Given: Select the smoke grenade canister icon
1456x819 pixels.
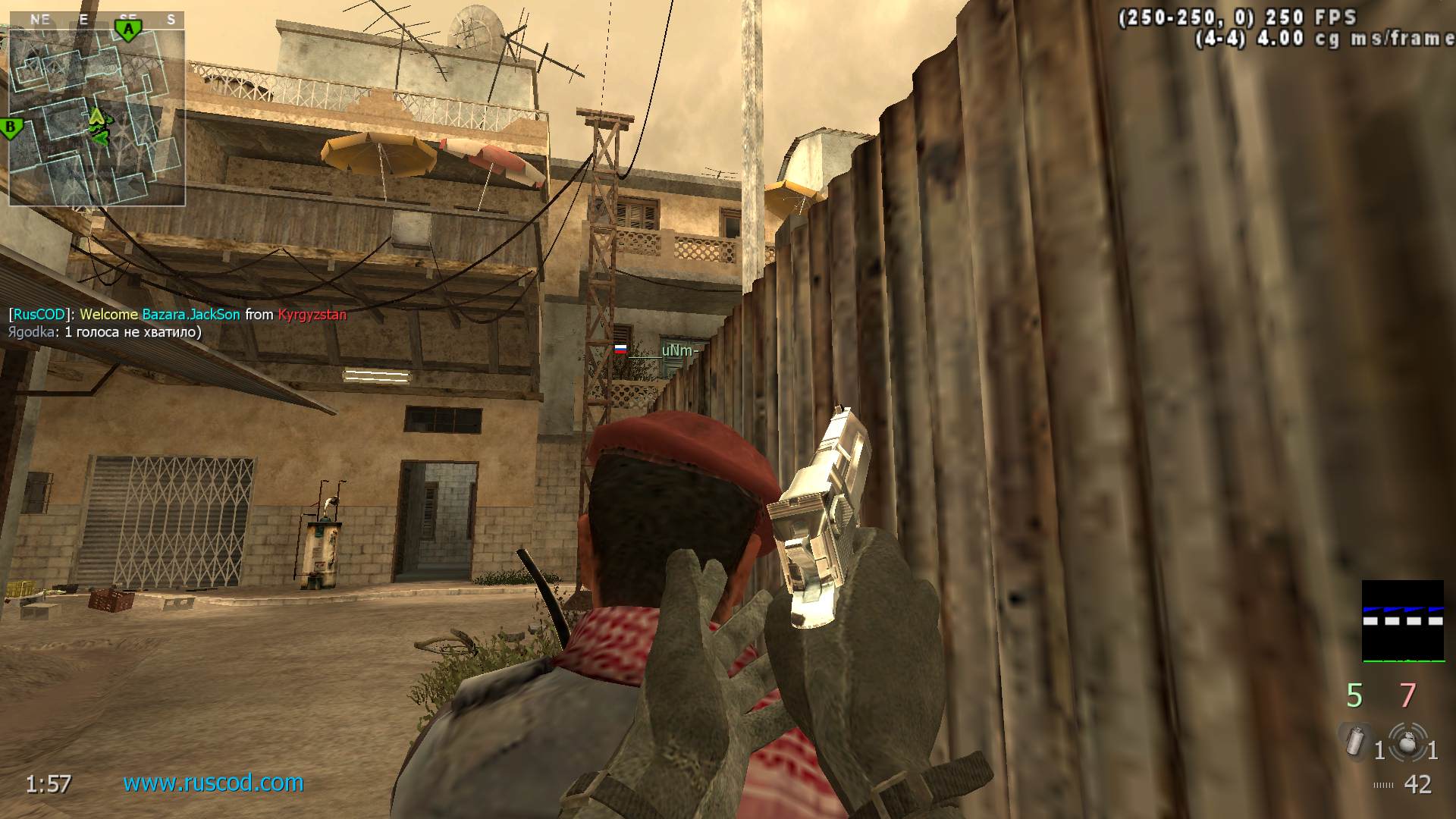Looking at the screenshot, I should pyautogui.click(x=1354, y=741).
